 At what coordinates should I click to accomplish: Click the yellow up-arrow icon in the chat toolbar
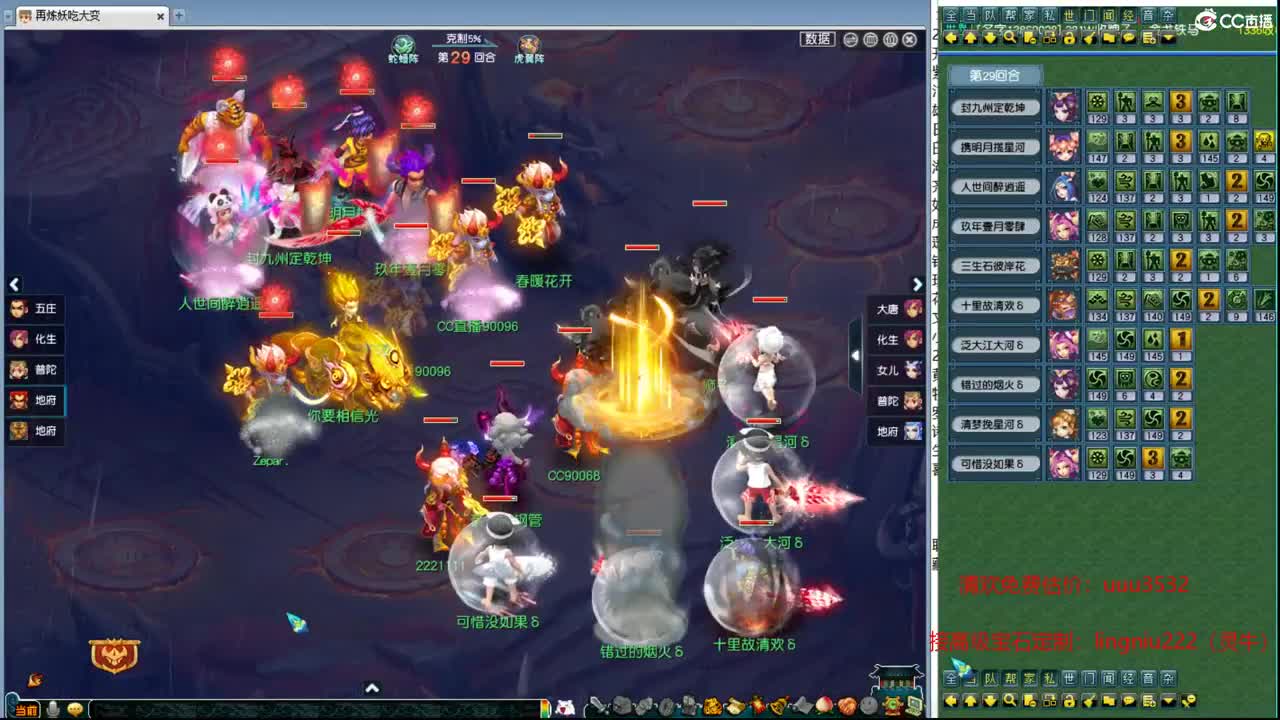971,38
